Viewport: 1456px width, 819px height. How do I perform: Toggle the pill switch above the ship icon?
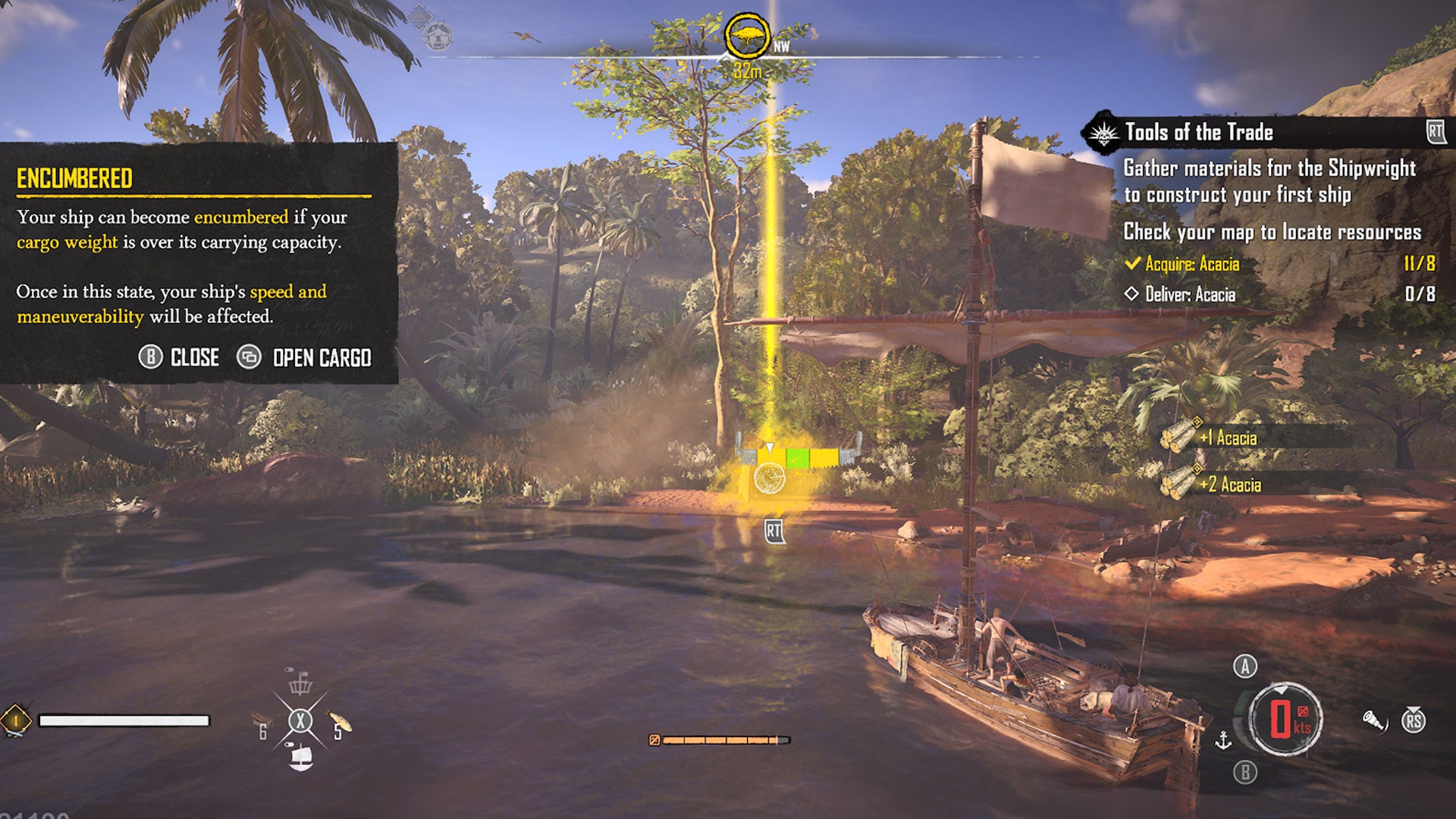(x=290, y=745)
